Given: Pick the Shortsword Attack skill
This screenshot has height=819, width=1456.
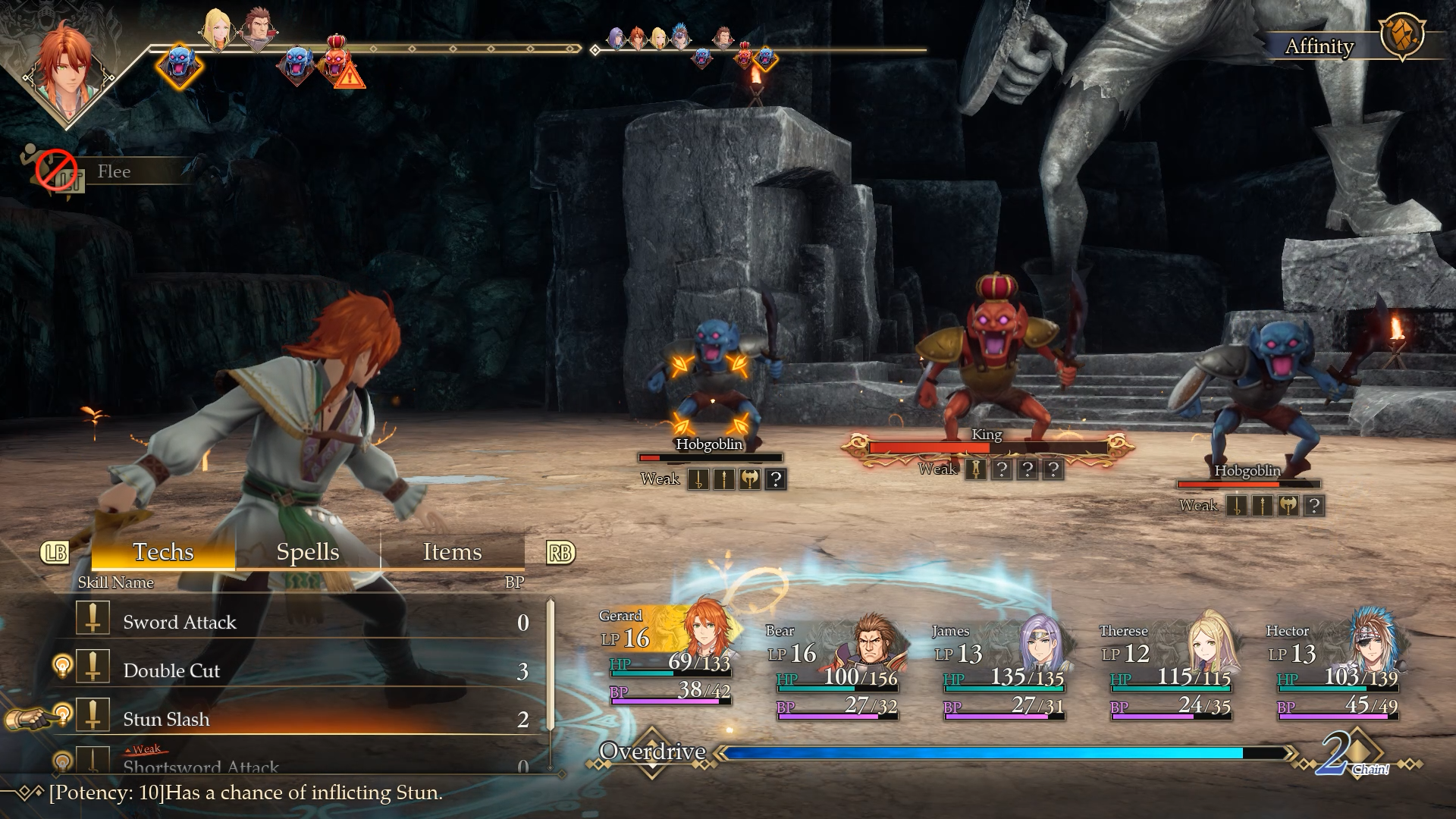Looking at the screenshot, I should [201, 766].
